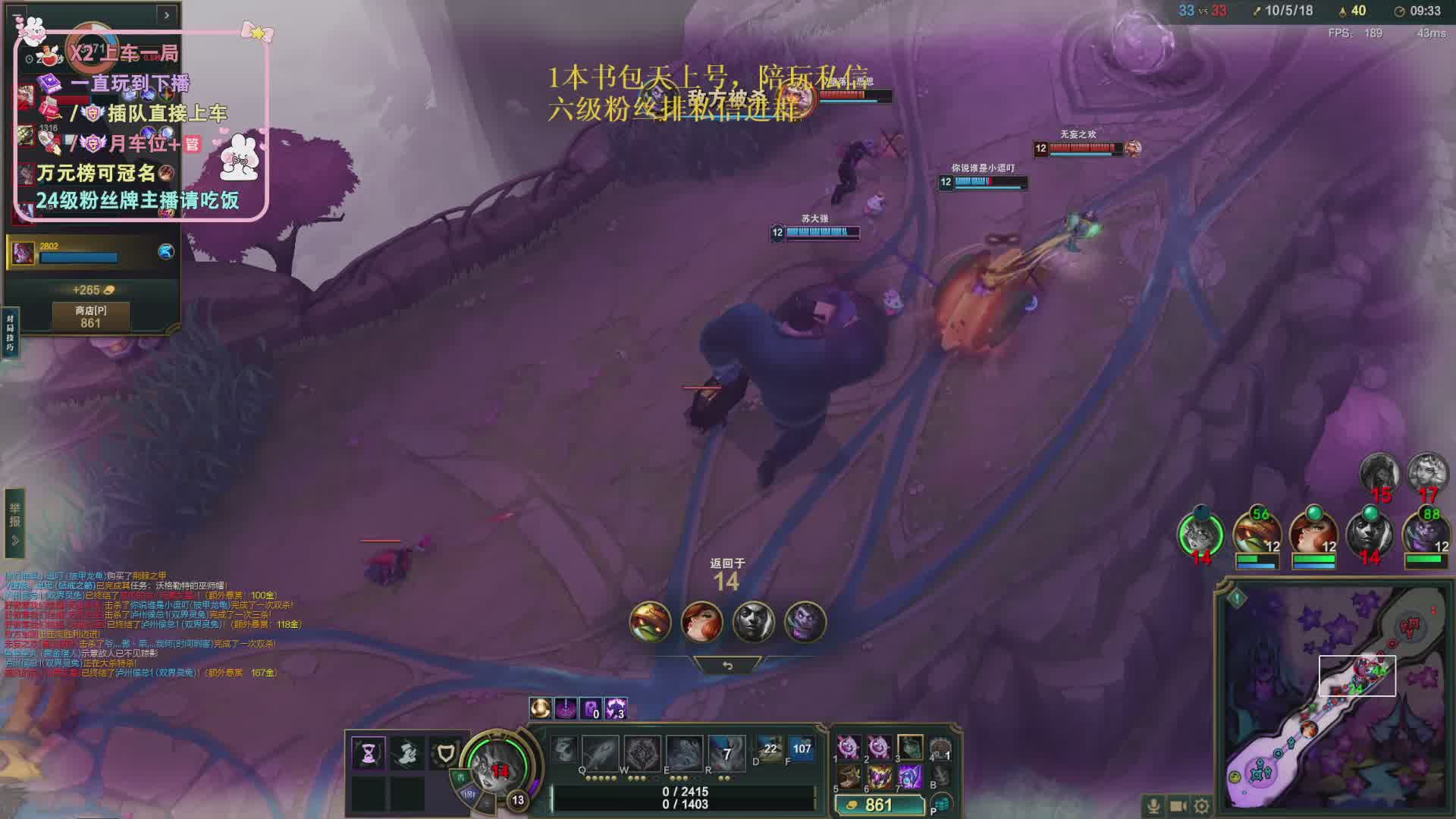Select the purple-faced teammate portrait
The height and width of the screenshot is (819, 1456).
[x=1425, y=534]
